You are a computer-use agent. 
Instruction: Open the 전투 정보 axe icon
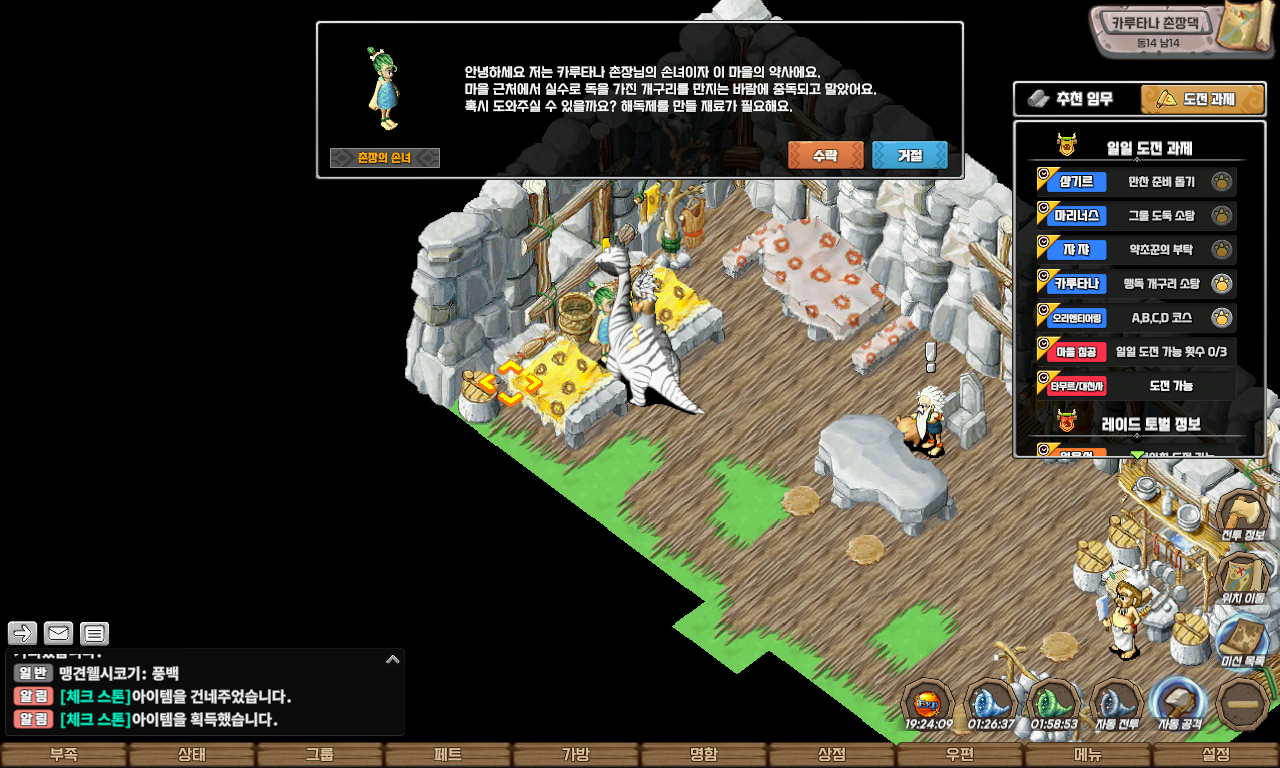click(x=1242, y=516)
